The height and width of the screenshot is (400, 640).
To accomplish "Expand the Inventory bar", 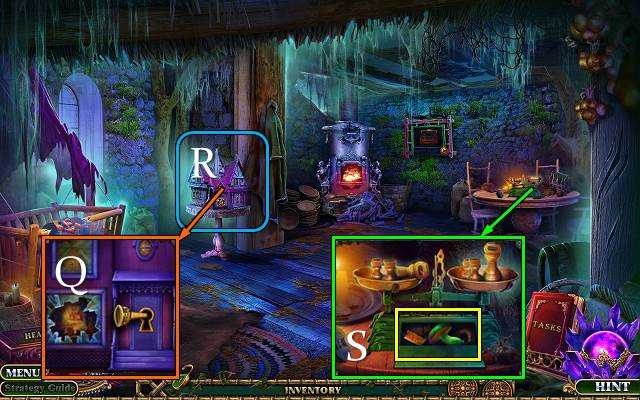I will (x=314, y=389).
